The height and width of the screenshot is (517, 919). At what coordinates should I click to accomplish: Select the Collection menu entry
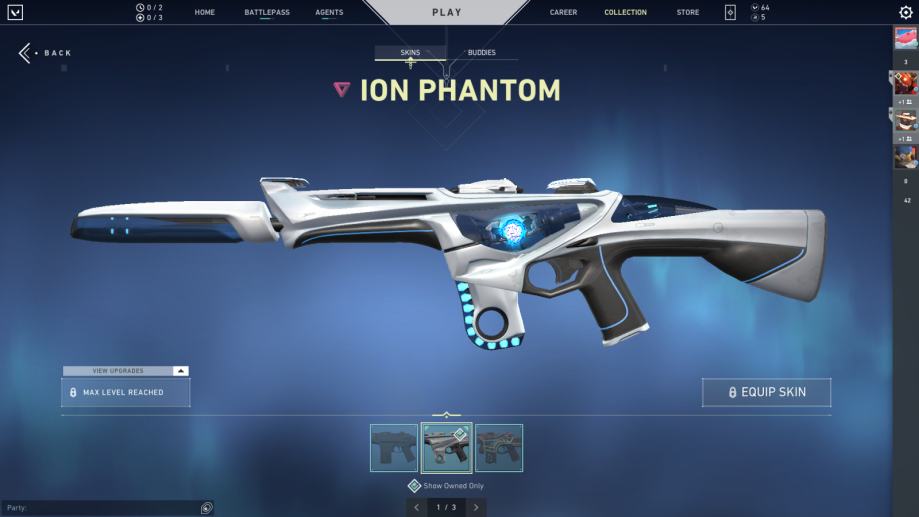tap(625, 13)
